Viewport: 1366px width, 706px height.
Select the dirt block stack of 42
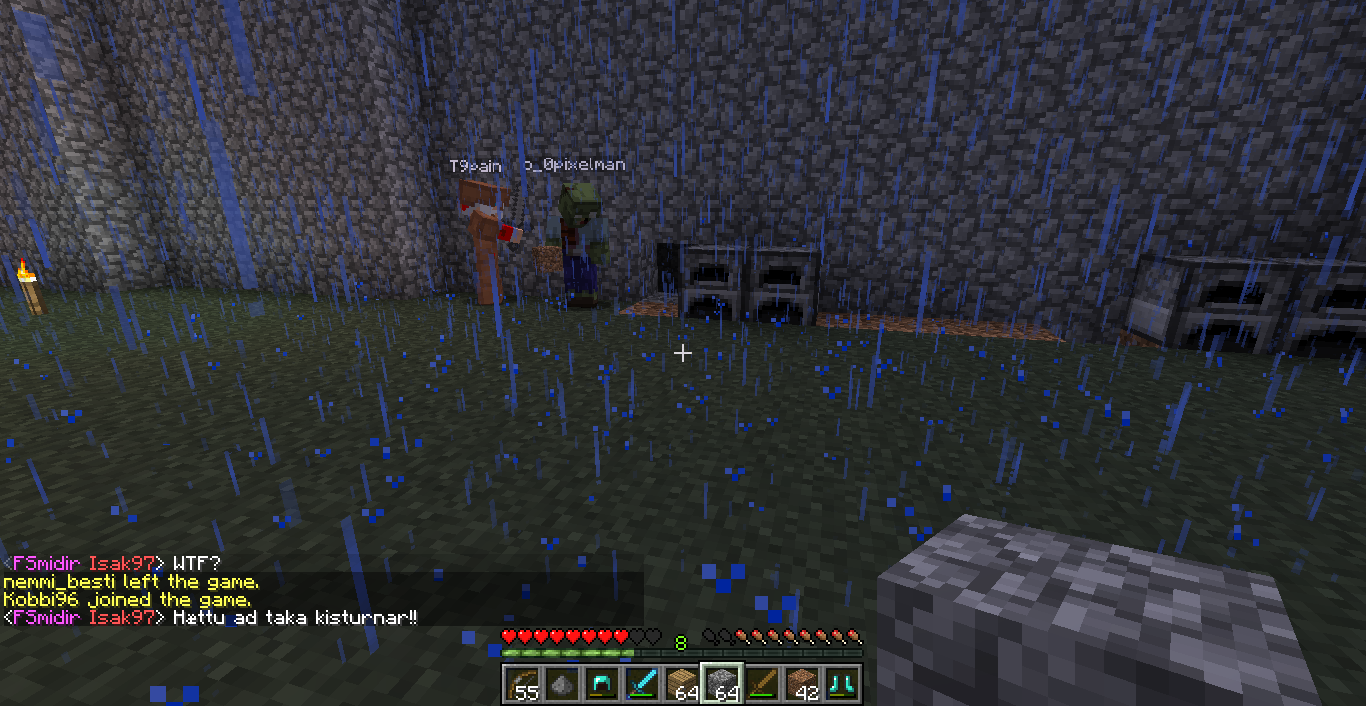click(x=801, y=684)
